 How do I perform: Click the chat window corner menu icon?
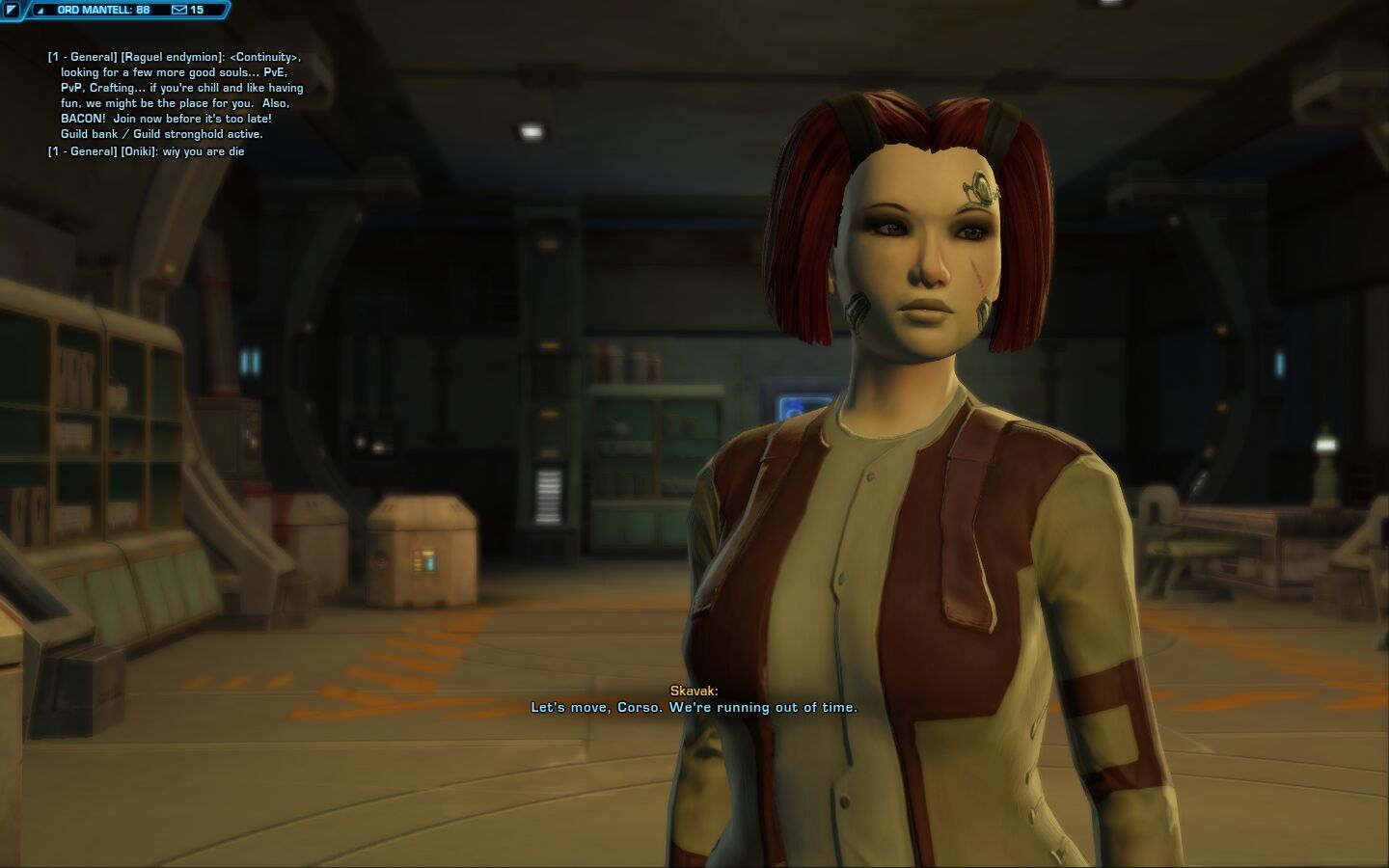tap(12, 10)
